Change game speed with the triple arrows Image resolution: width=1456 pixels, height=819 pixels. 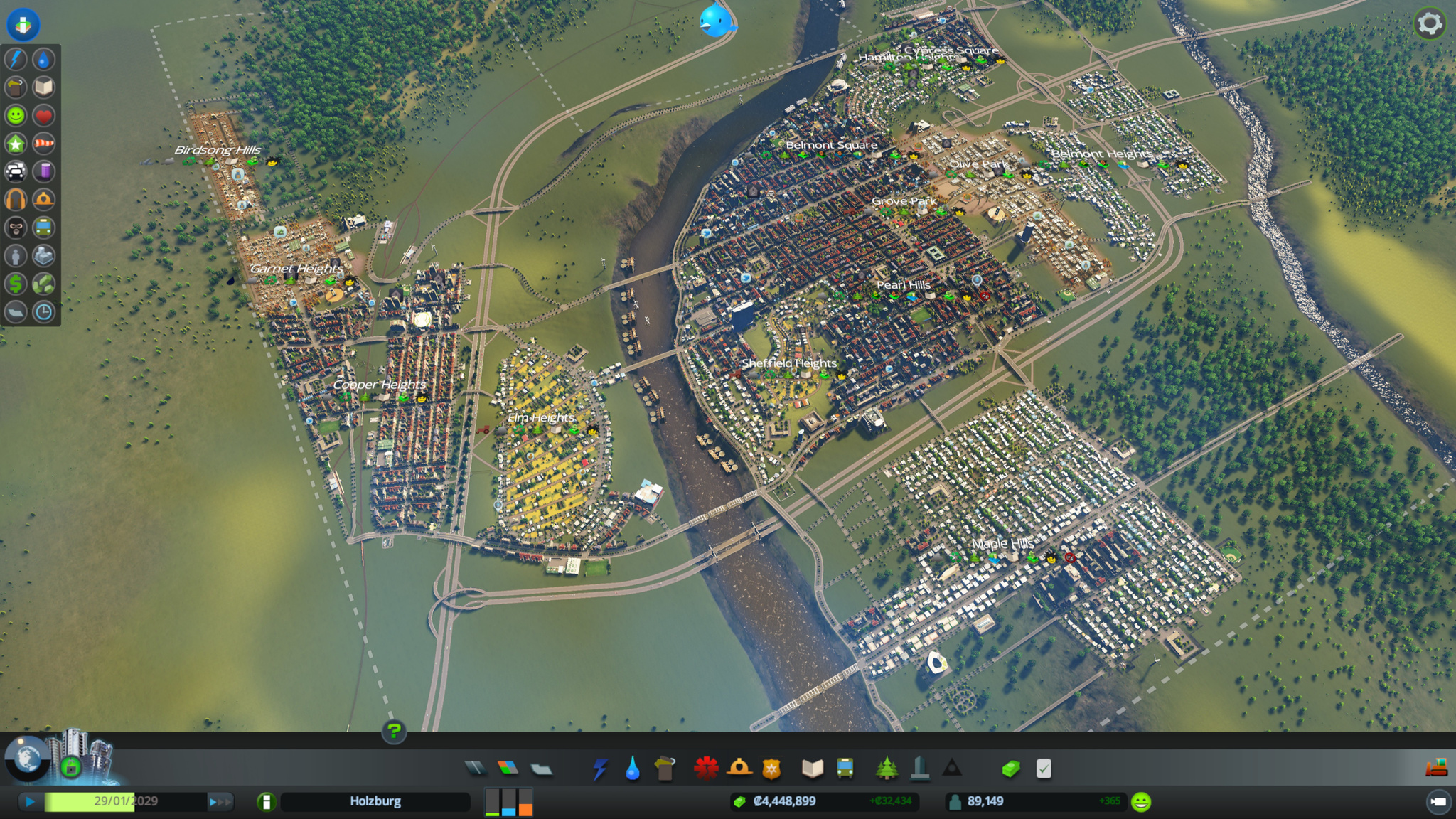coord(220,802)
